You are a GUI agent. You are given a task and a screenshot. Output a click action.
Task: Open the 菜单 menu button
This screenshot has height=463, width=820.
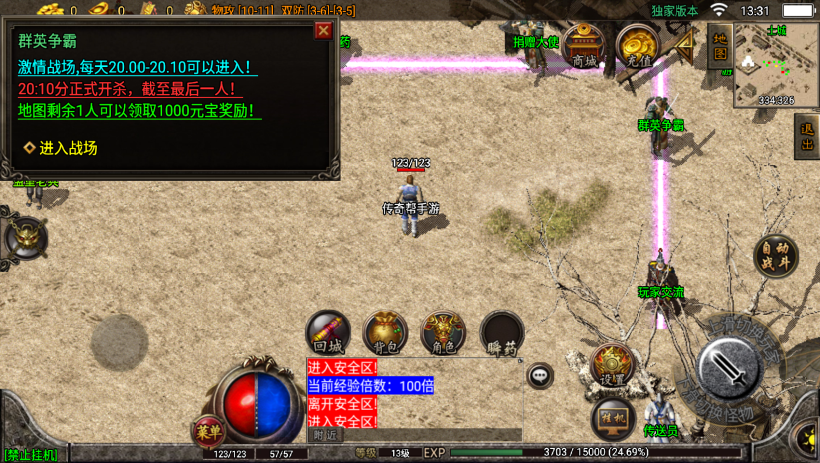click(x=208, y=431)
